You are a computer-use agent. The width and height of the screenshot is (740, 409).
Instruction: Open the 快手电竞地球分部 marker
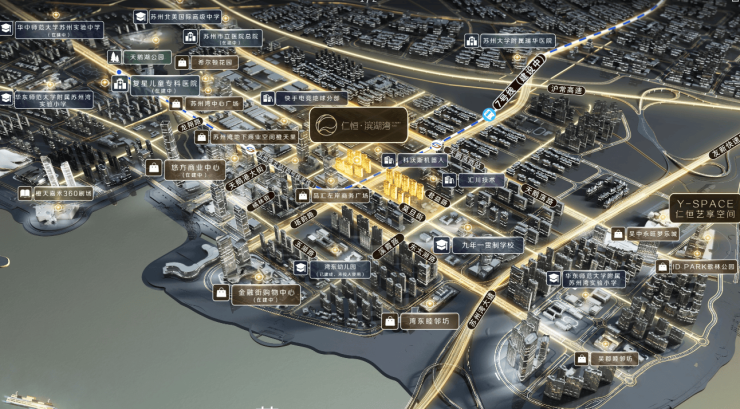pyautogui.click(x=304, y=98)
